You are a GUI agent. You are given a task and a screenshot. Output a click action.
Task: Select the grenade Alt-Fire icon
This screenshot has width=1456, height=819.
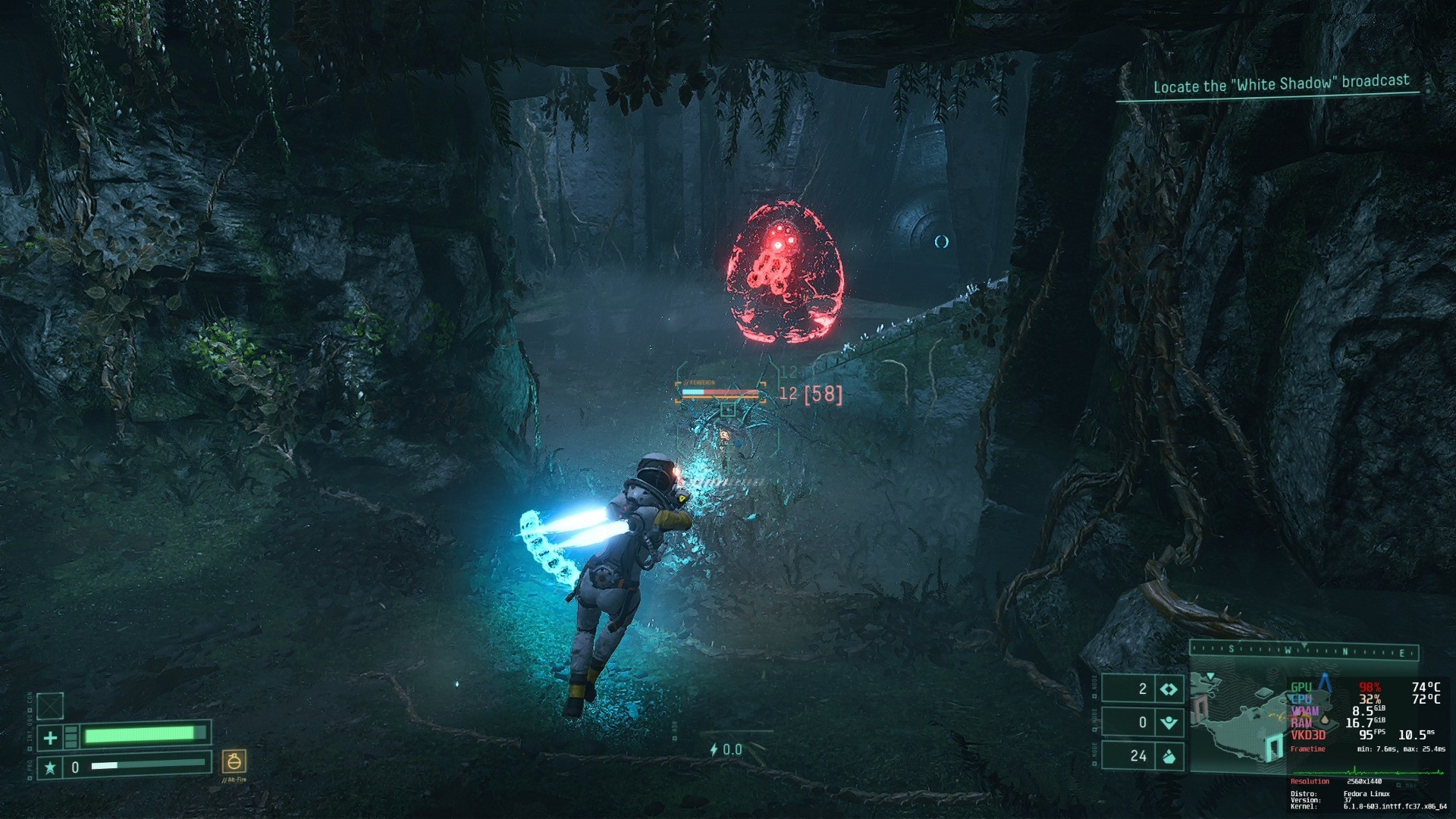[x=234, y=761]
